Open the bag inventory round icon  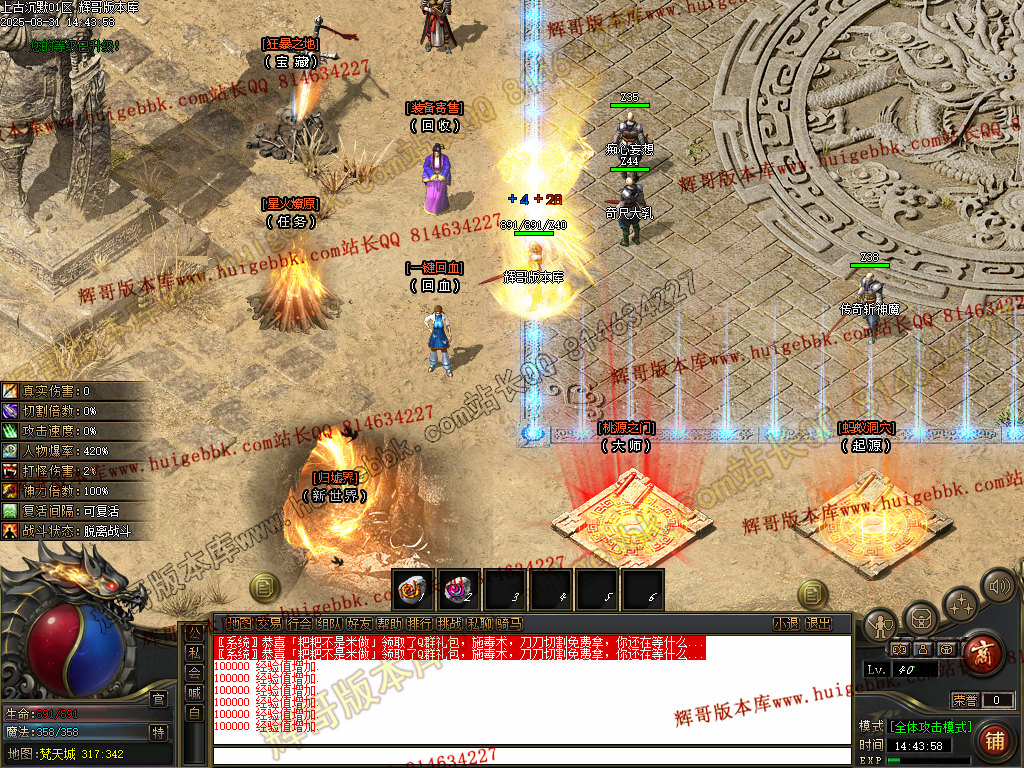(x=920, y=617)
